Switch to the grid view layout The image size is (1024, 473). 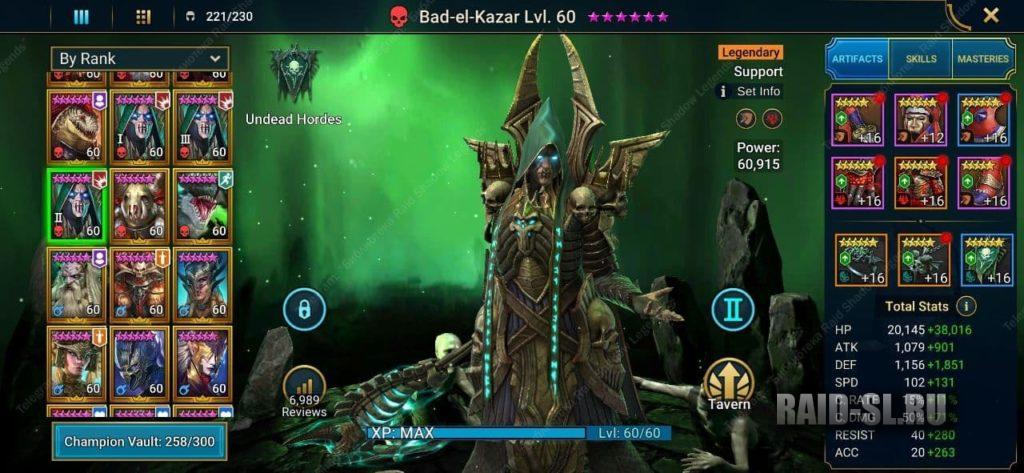click(142, 16)
